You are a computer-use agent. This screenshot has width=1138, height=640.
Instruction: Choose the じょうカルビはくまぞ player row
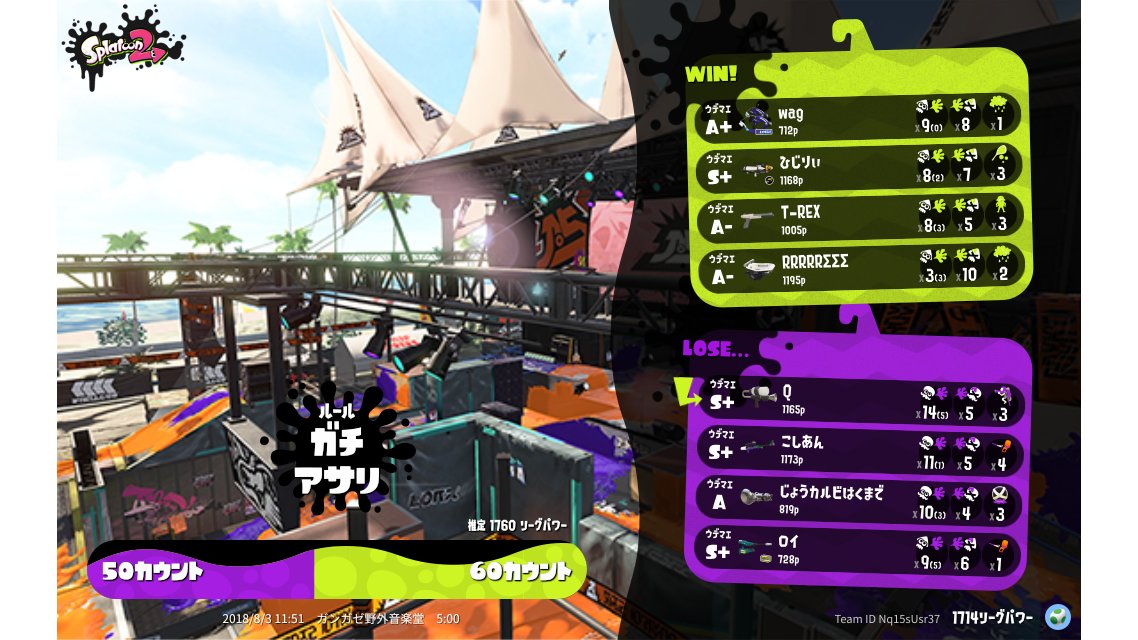(x=858, y=500)
